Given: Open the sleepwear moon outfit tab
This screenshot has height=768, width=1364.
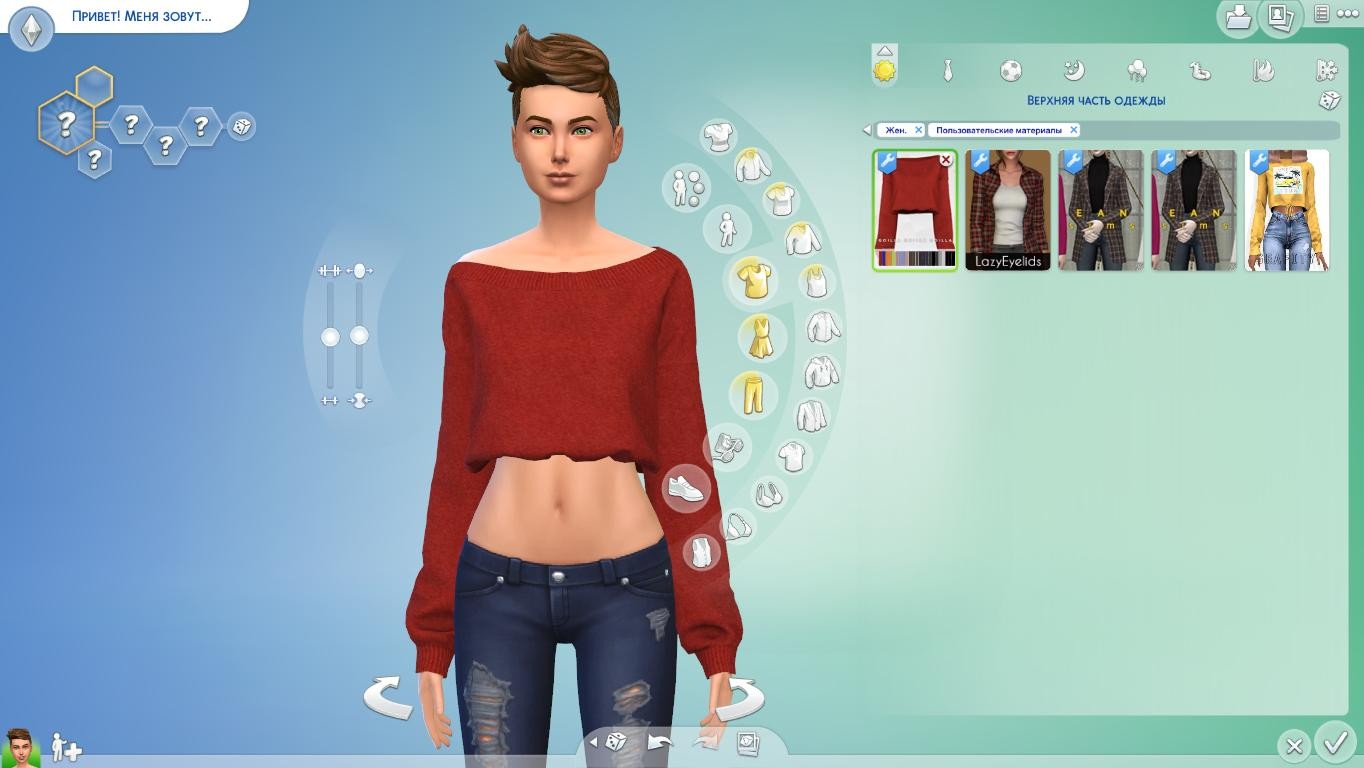Looking at the screenshot, I should (1073, 70).
